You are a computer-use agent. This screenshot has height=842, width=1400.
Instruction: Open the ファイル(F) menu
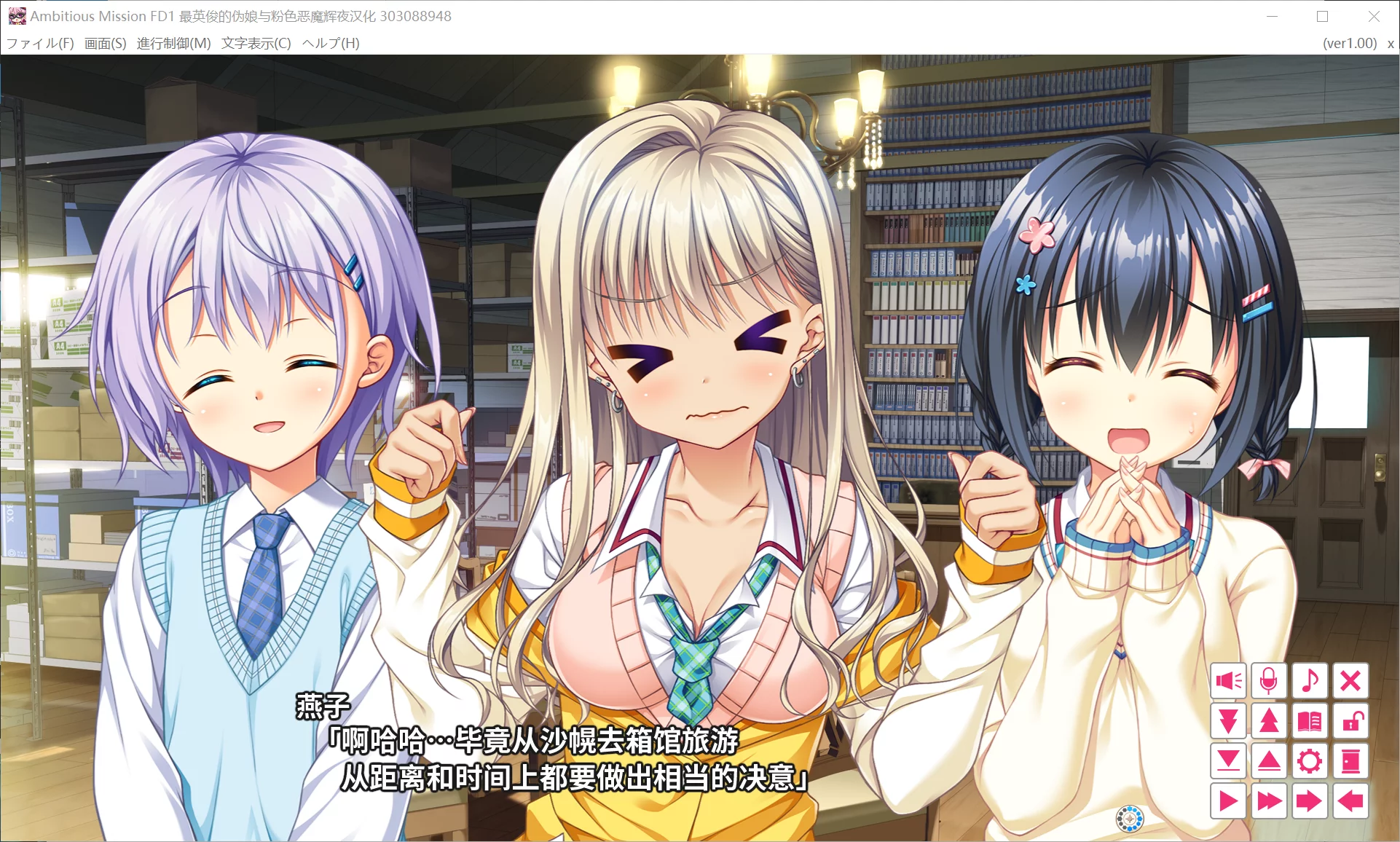39,43
